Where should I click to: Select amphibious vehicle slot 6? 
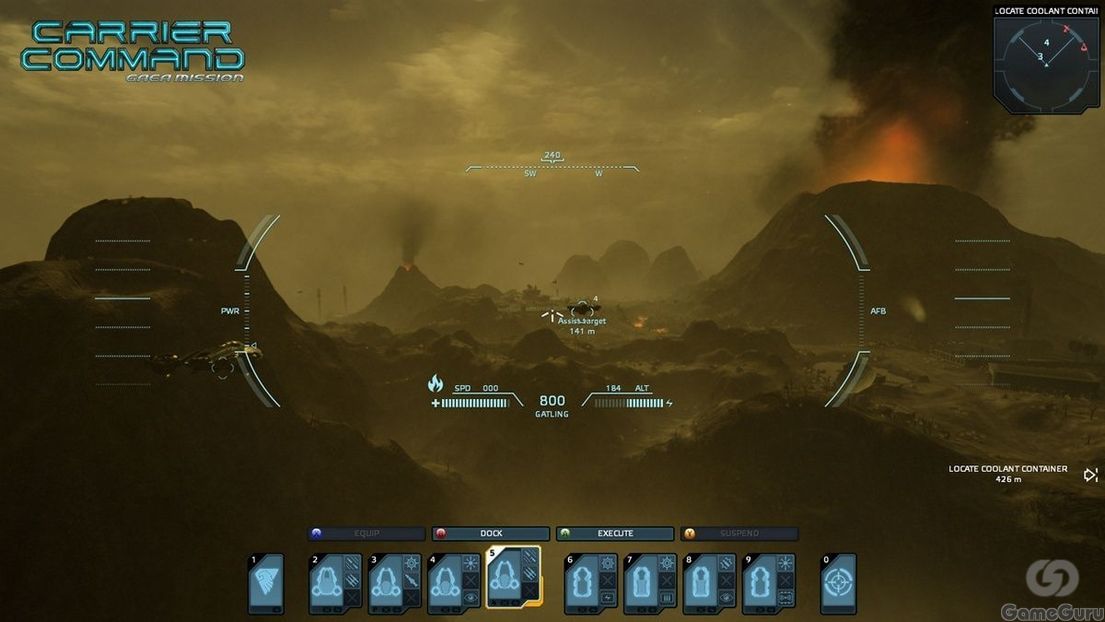tap(592, 583)
